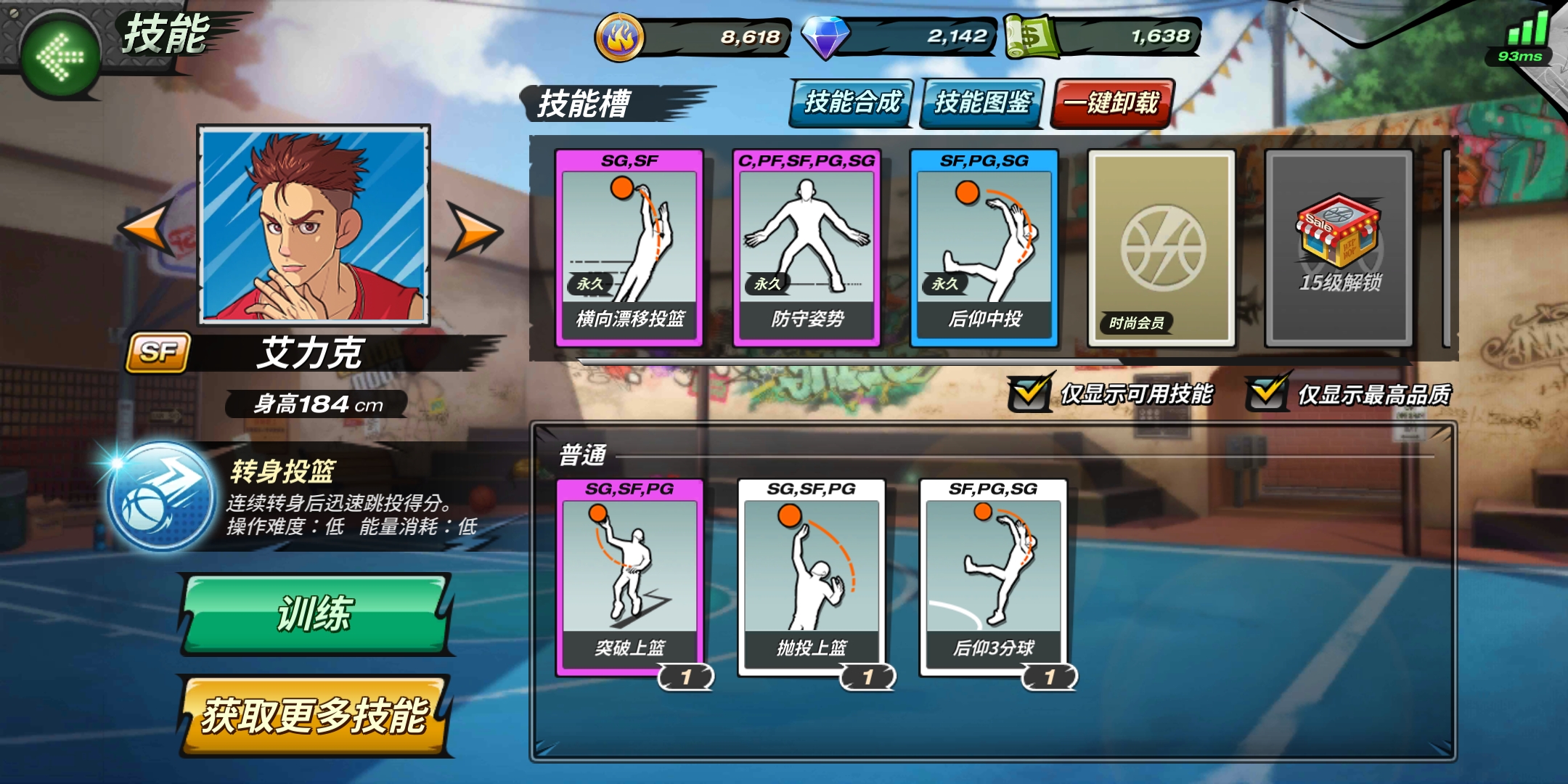Viewport: 1568px width, 784px height.
Task: Open the 技能图鉴 skill catalog
Action: click(x=982, y=103)
